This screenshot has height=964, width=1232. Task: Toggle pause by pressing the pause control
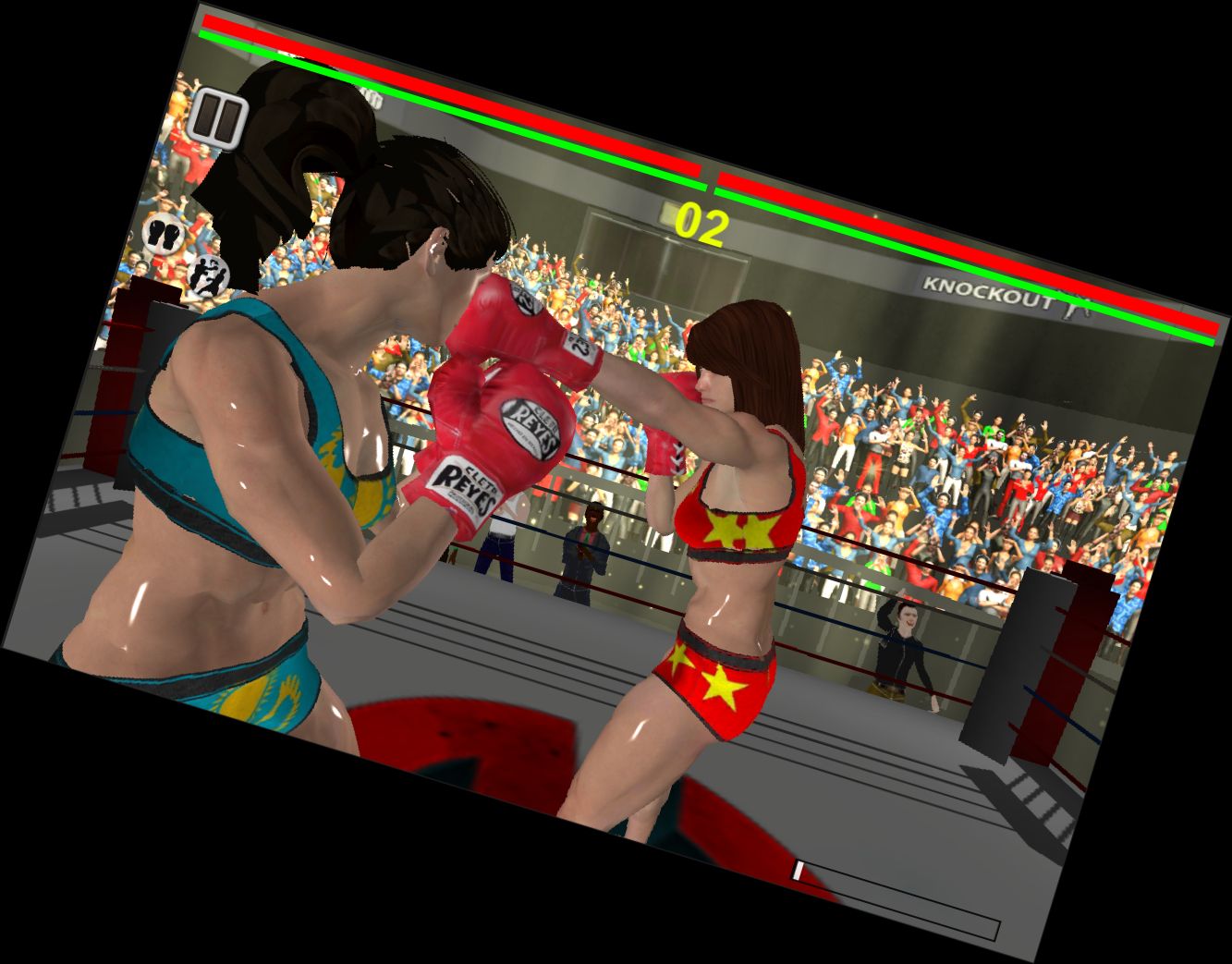[218, 118]
